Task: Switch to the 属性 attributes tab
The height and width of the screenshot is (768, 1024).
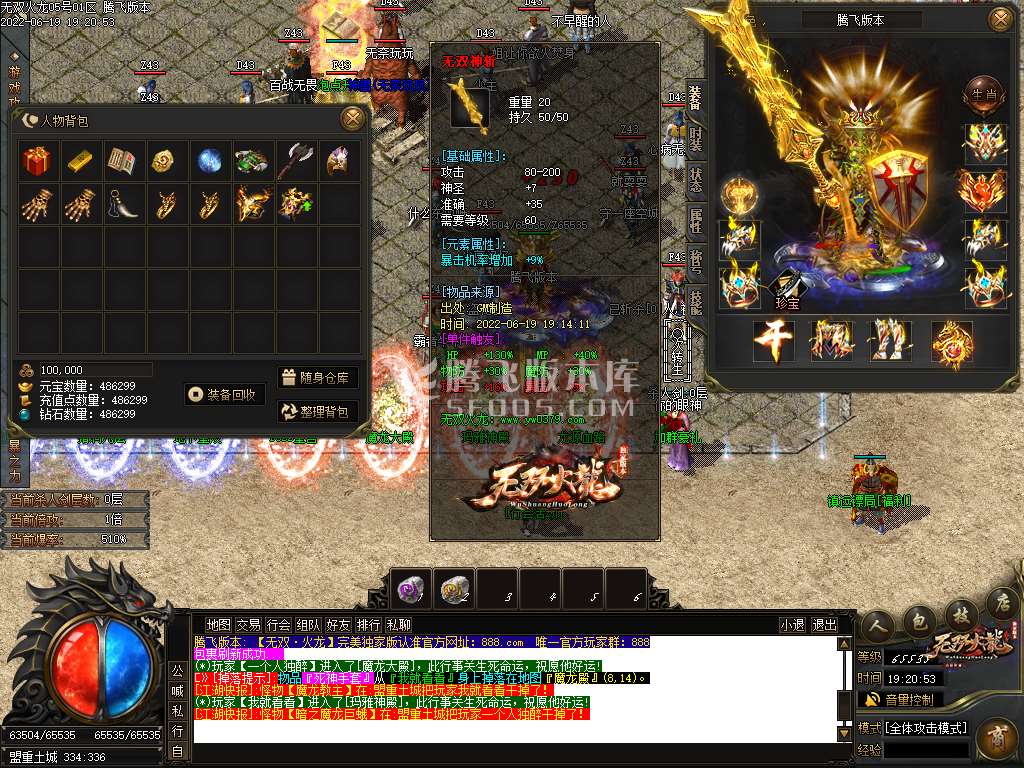Action: tap(696, 222)
